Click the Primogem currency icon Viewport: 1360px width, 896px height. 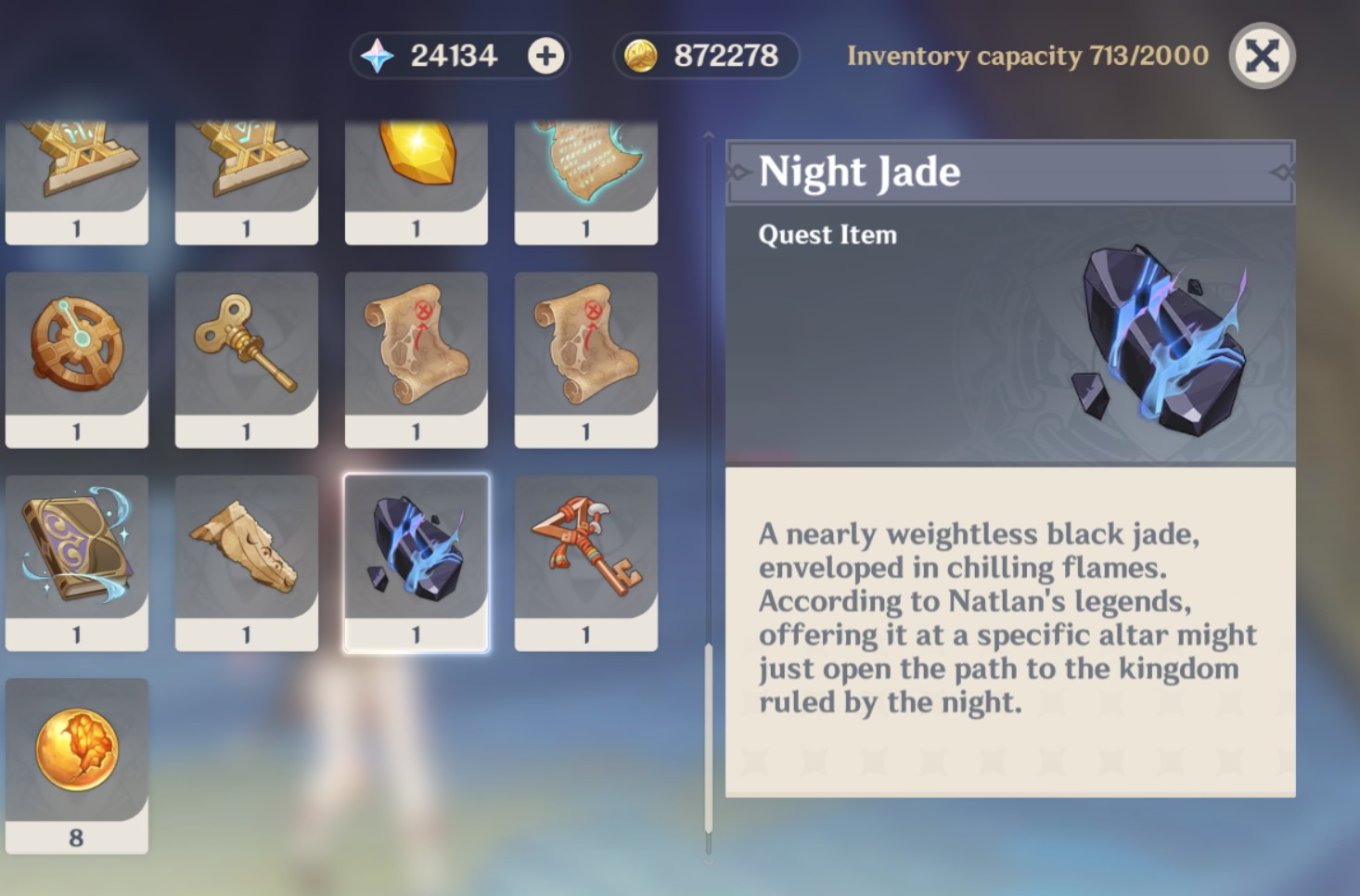point(378,55)
